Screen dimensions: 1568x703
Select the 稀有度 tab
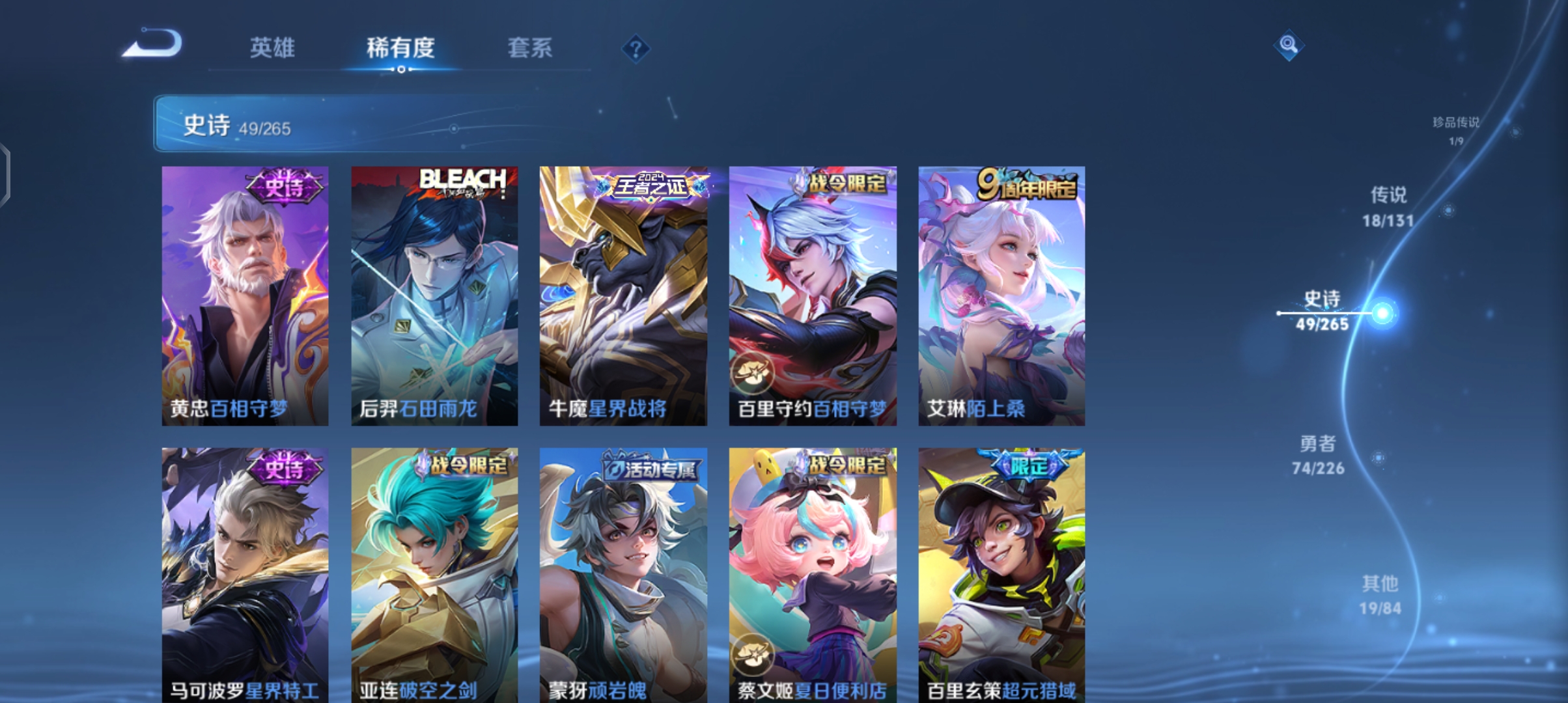pyautogui.click(x=399, y=48)
